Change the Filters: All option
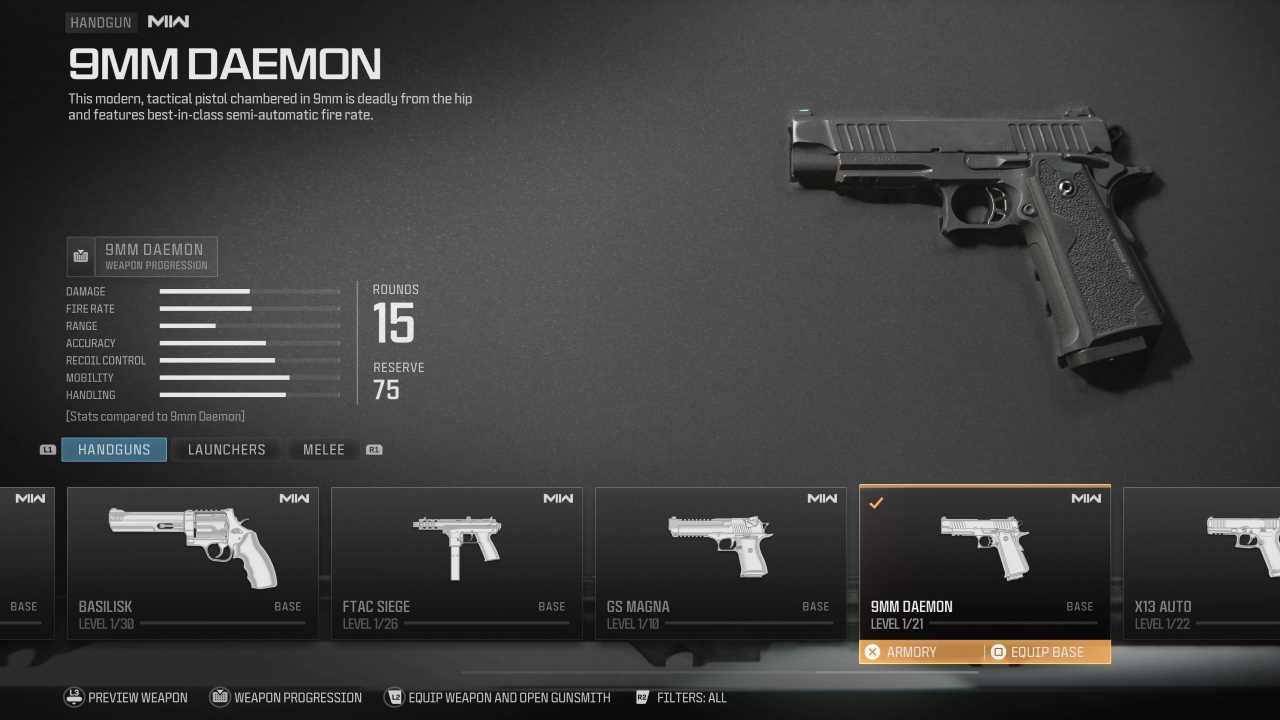Image resolution: width=1280 pixels, height=720 pixels. point(690,698)
